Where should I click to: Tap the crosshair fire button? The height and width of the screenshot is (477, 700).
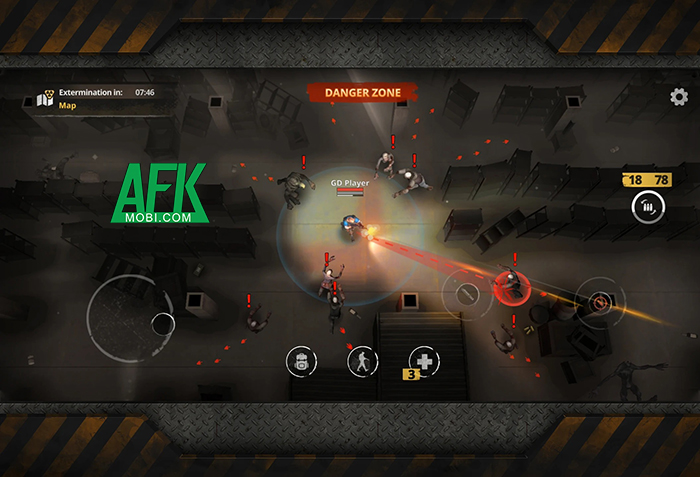pyautogui.click(x=600, y=299)
